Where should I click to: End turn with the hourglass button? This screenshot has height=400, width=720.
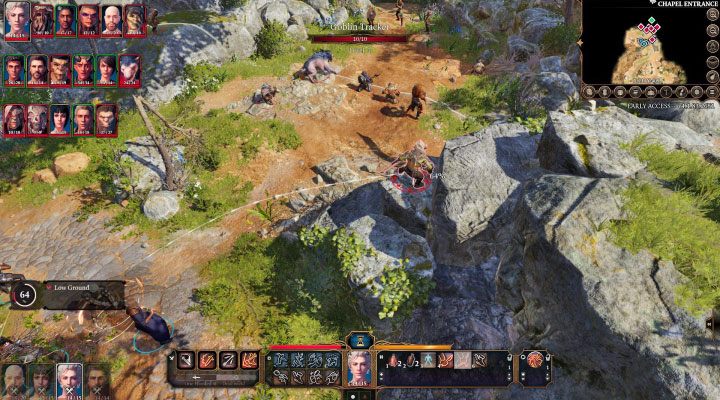(x=359, y=341)
